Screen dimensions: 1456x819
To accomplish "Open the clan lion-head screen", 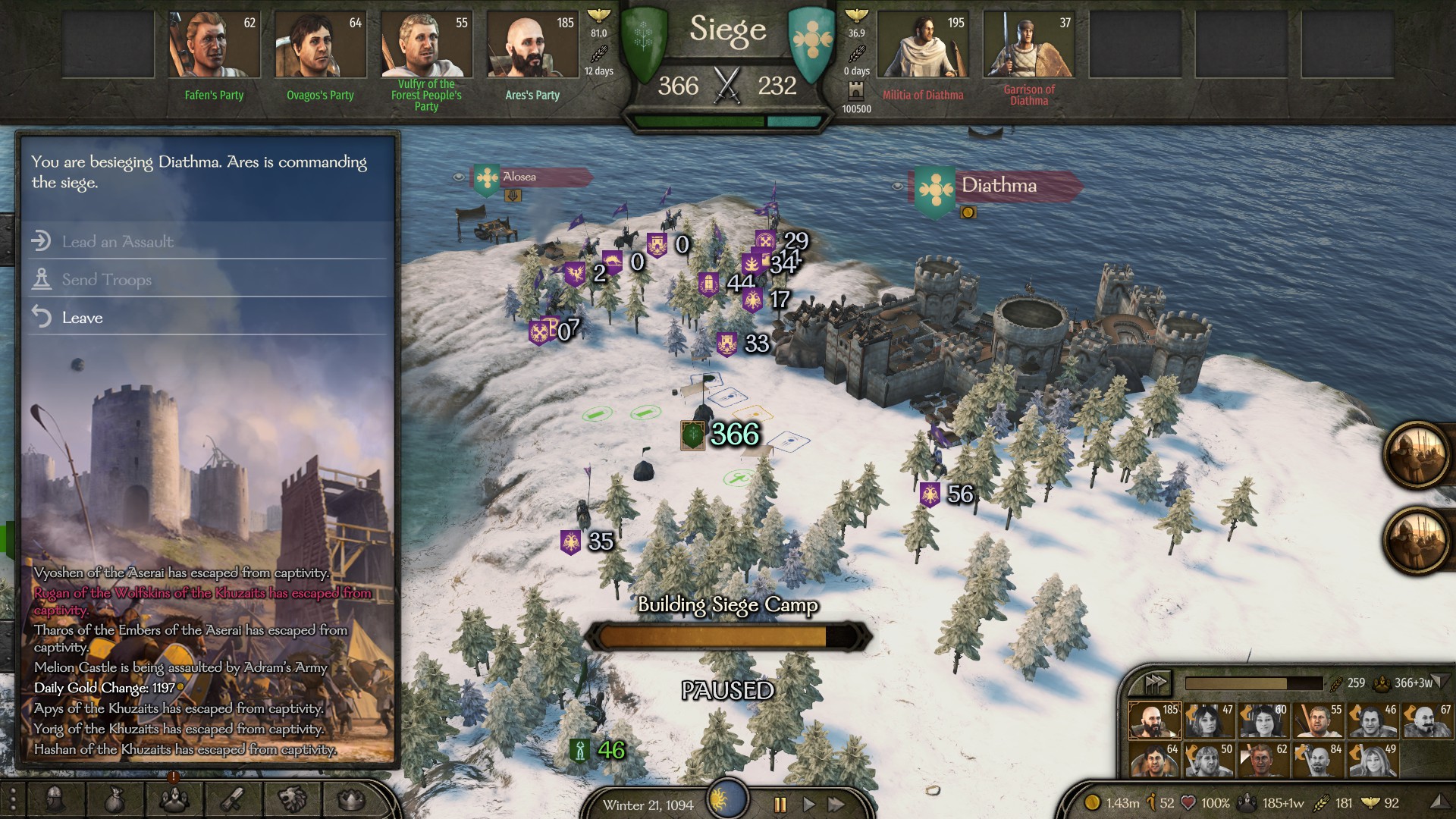I will [x=292, y=799].
